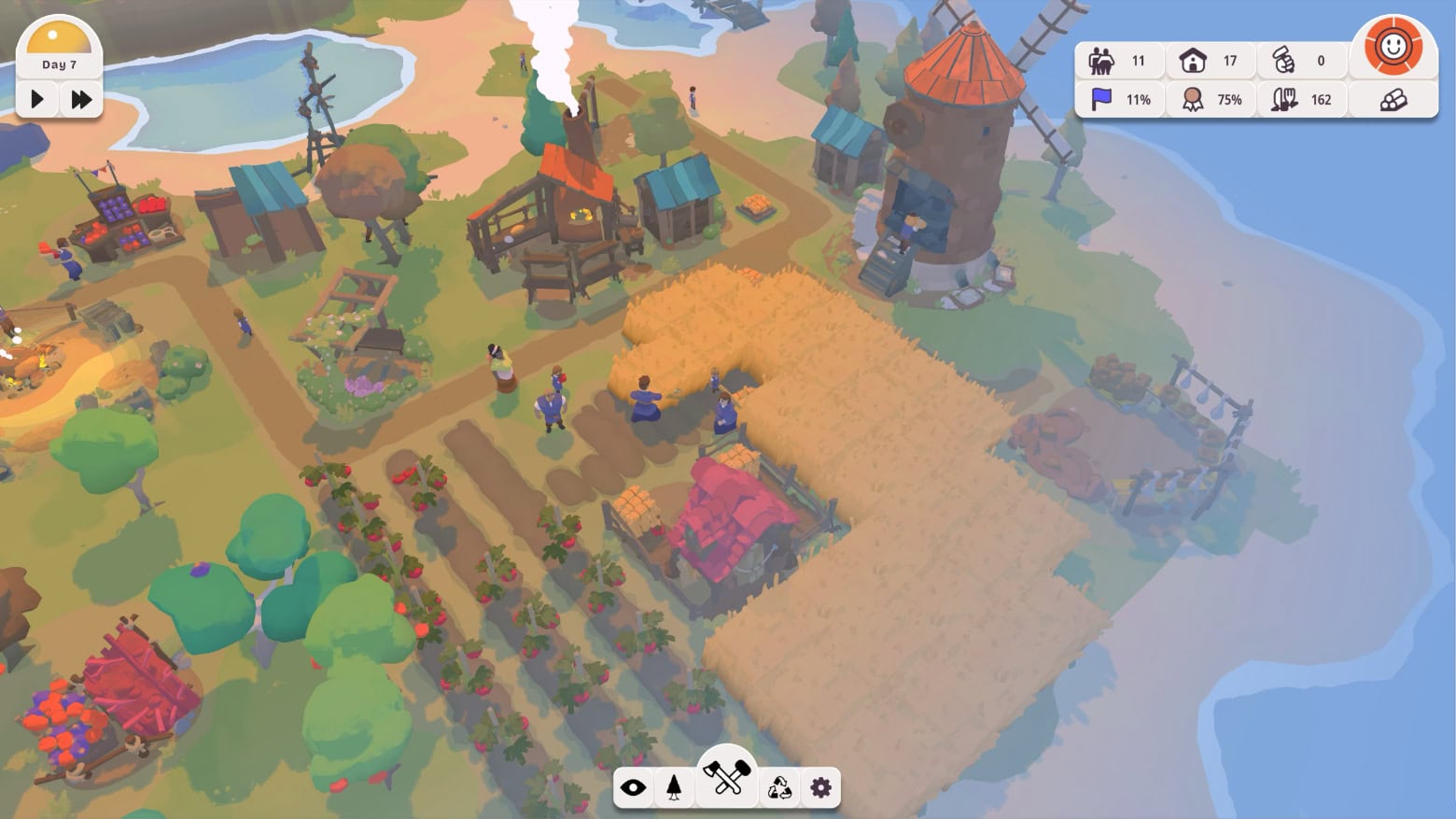The image size is (1456, 819).
Task: Choose the recycle arrows tool
Action: click(x=779, y=788)
